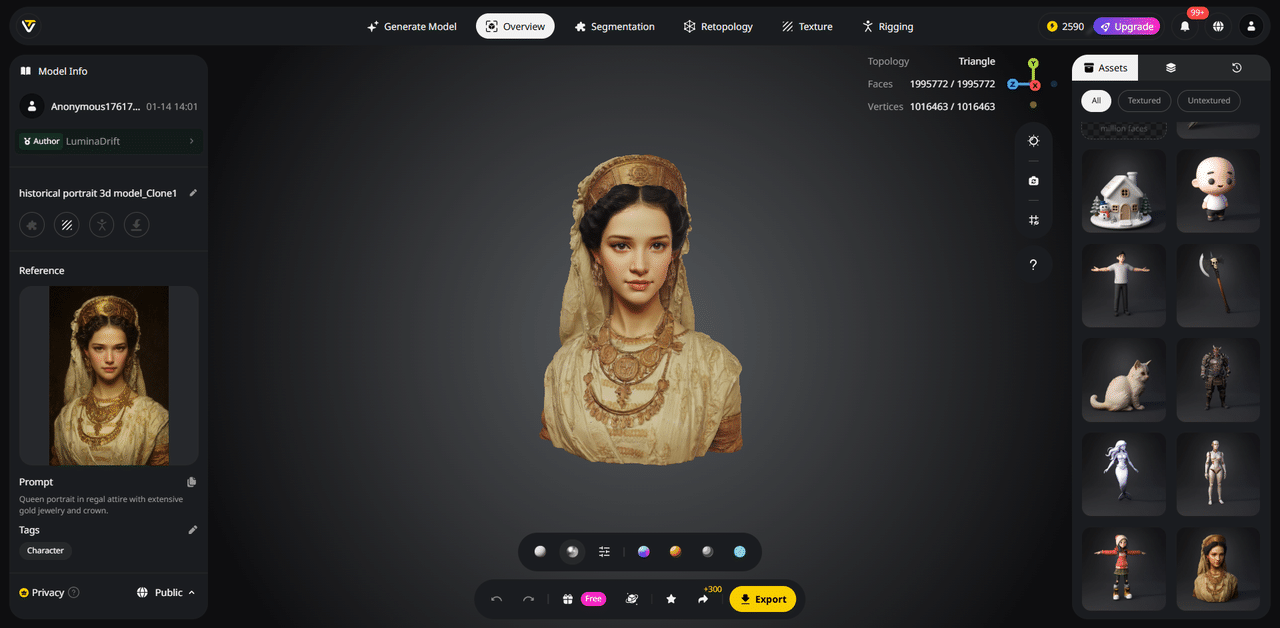
Task: Show only Untextured assets
Action: click(1208, 100)
